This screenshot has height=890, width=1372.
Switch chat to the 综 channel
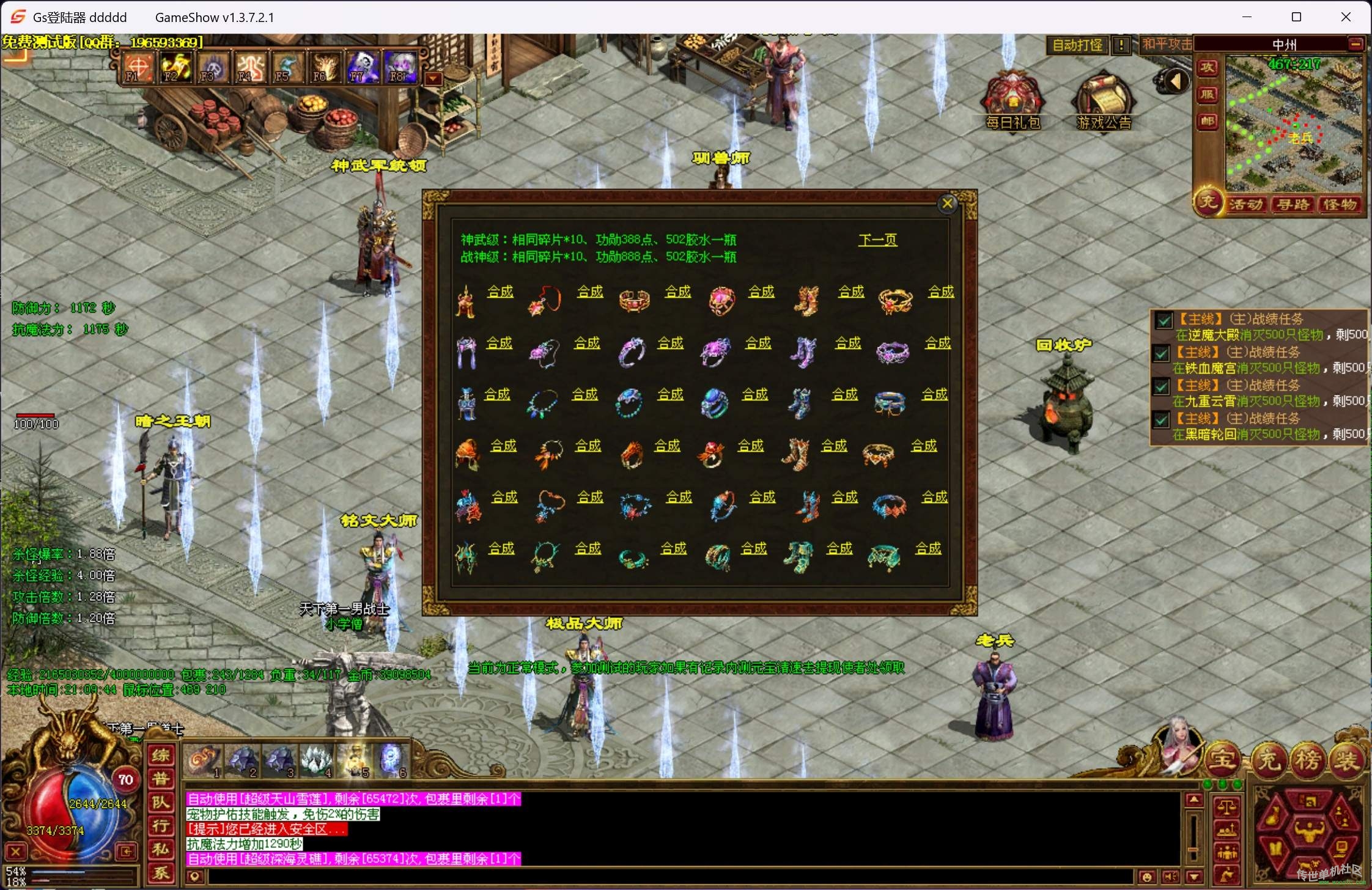coord(161,756)
